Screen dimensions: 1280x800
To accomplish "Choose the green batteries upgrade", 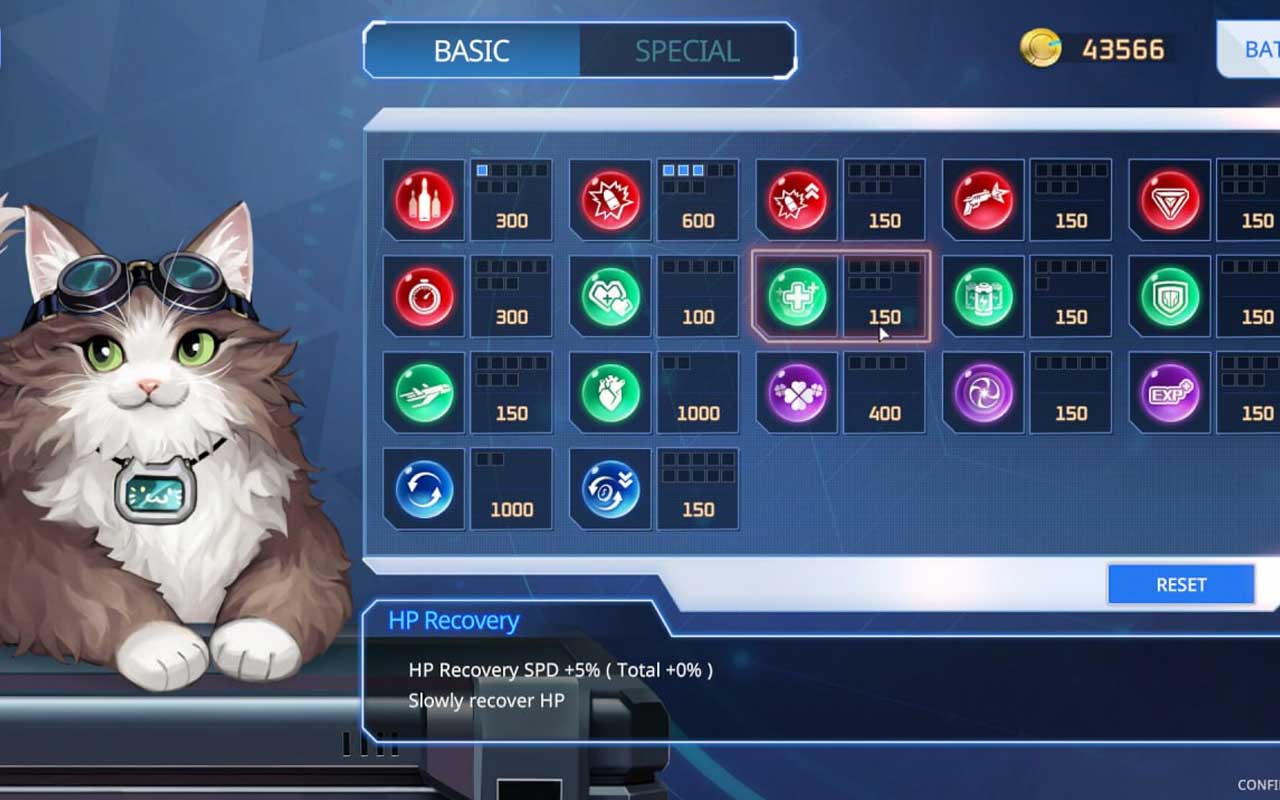I will click(x=984, y=297).
